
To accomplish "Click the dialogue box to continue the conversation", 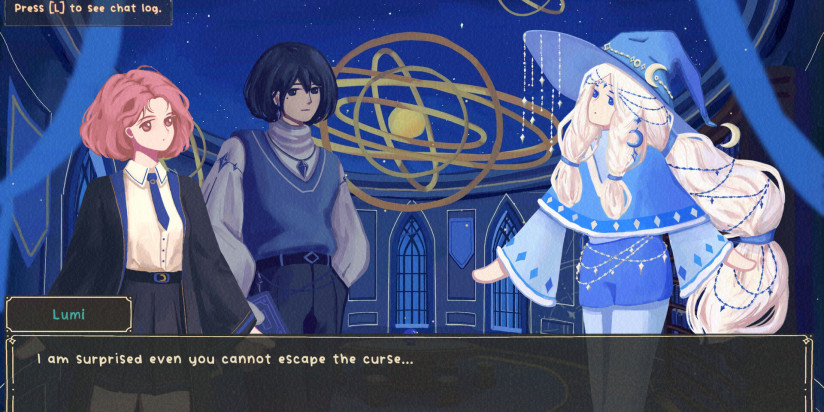I will [410, 372].
